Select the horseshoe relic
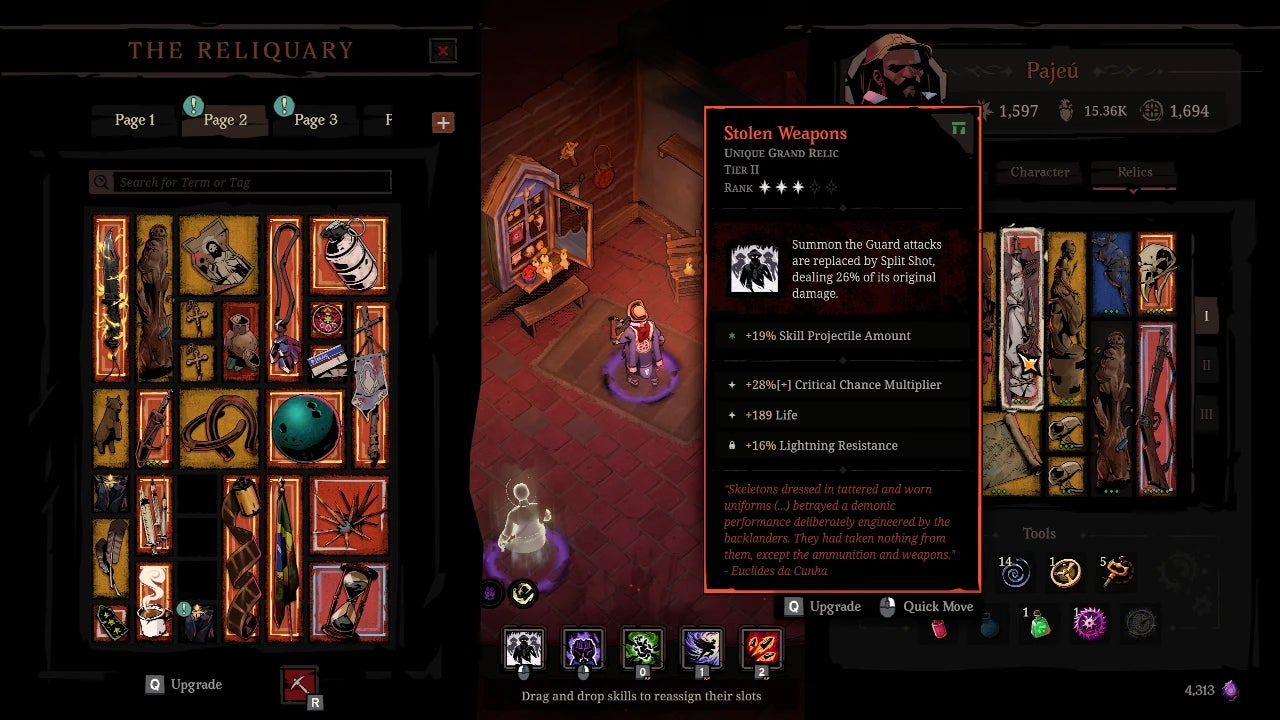Image resolution: width=1280 pixels, height=720 pixels. click(x=219, y=425)
